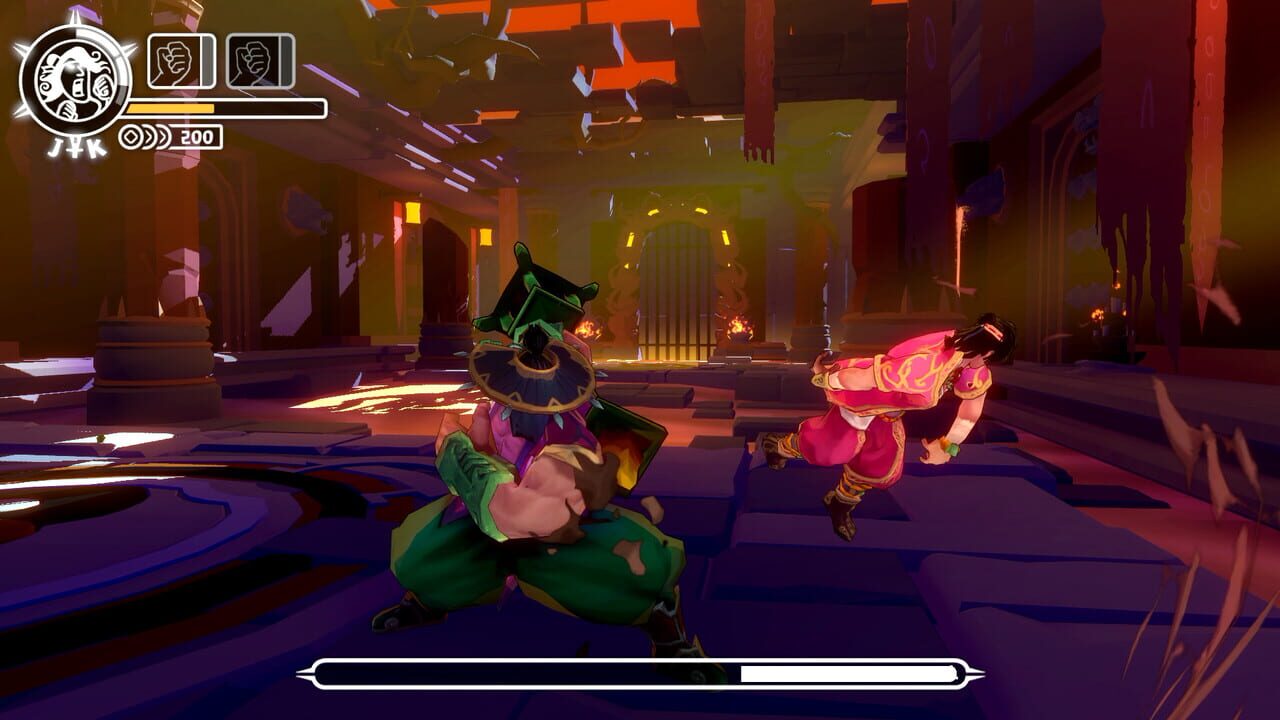Viewport: 1280px width, 720px height.
Task: Click the yellow stamina bar
Action: click(x=172, y=106)
